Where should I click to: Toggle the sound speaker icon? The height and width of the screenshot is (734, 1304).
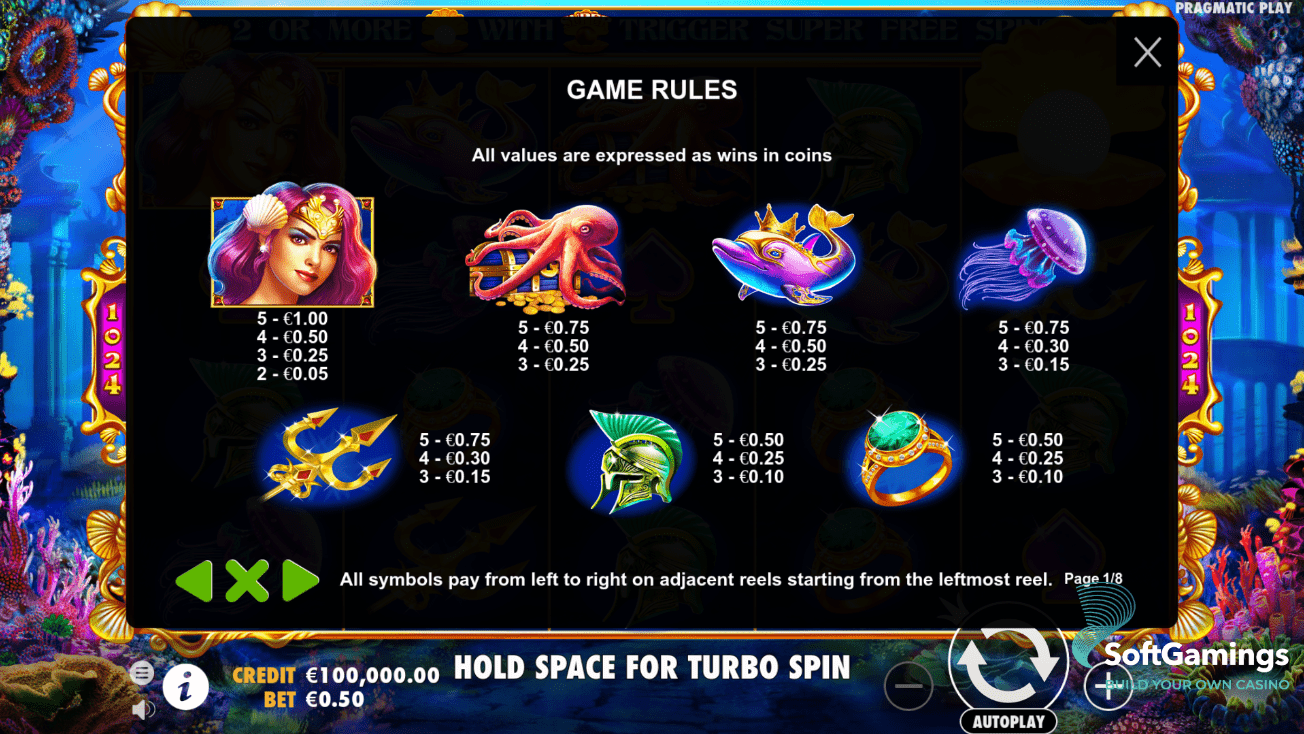click(143, 709)
